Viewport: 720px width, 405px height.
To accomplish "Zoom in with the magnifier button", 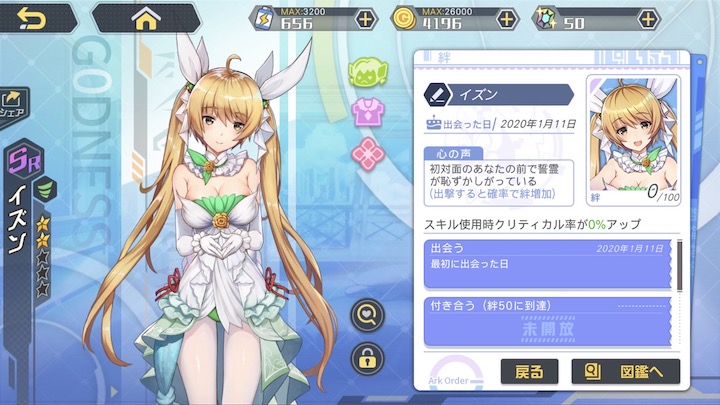I will pos(368,317).
